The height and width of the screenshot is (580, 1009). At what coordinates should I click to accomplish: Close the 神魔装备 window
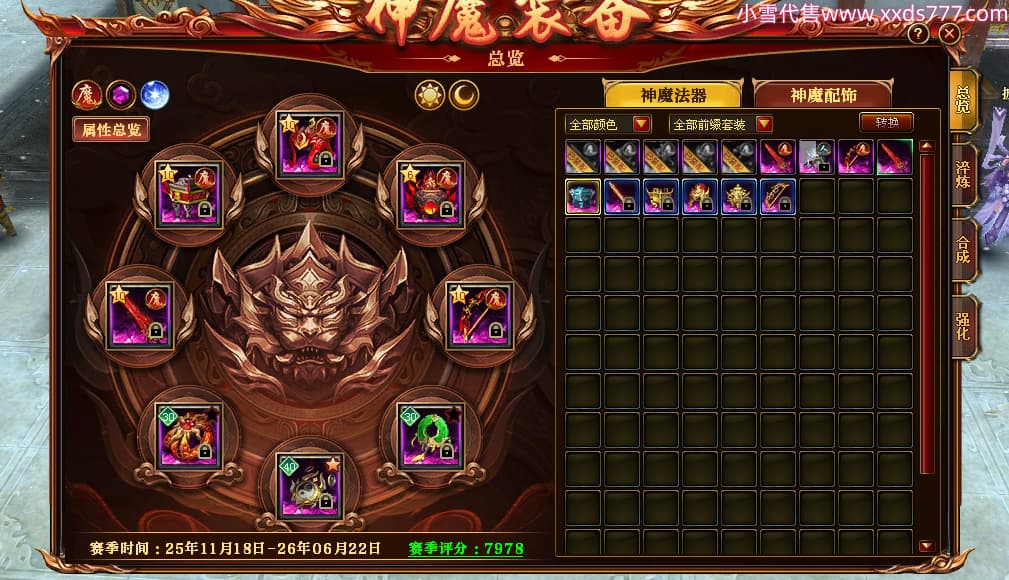pos(950,33)
